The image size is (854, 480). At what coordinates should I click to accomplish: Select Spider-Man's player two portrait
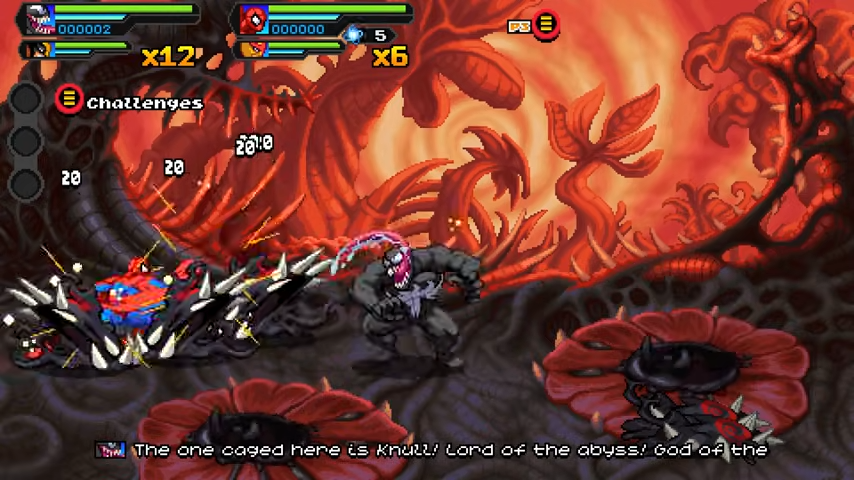tap(255, 18)
